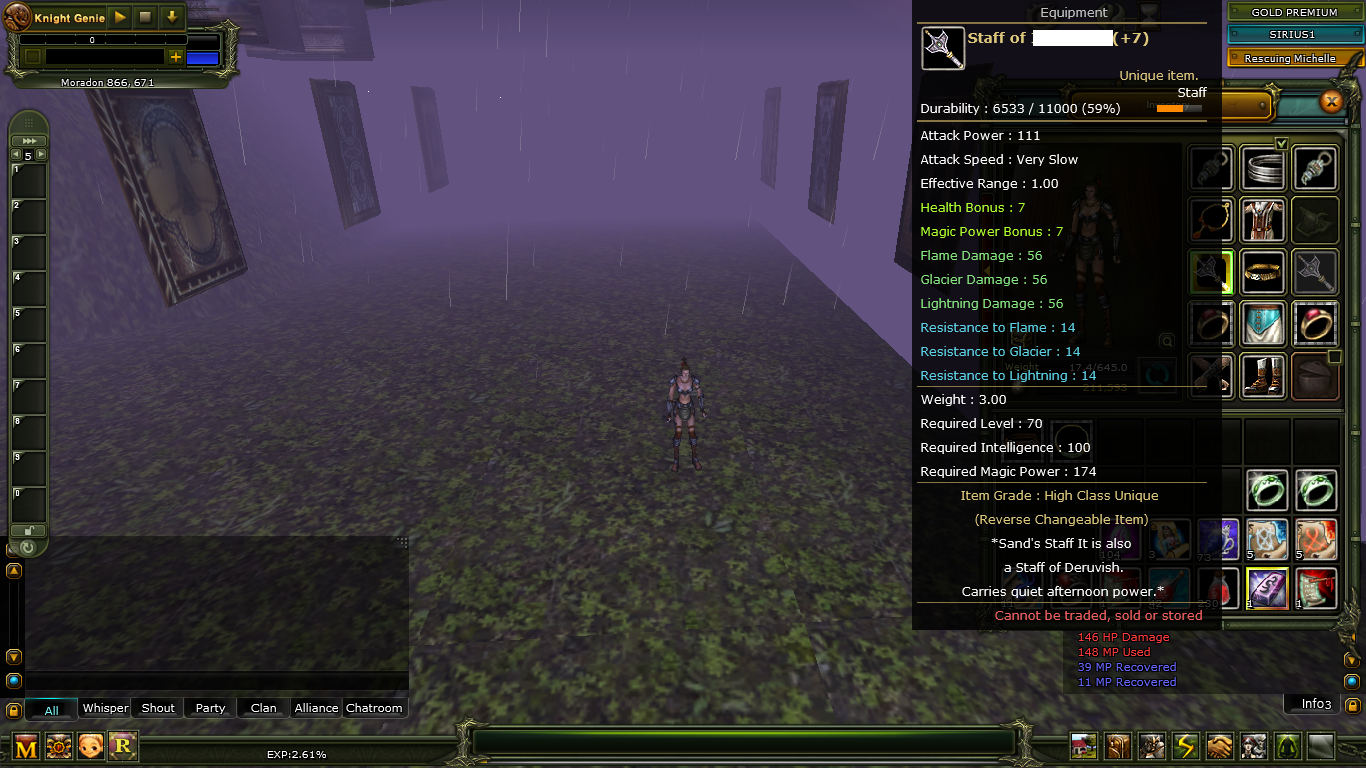The width and height of the screenshot is (1366, 768).
Task: Click the M icon near the chat box
Action: pos(26,746)
